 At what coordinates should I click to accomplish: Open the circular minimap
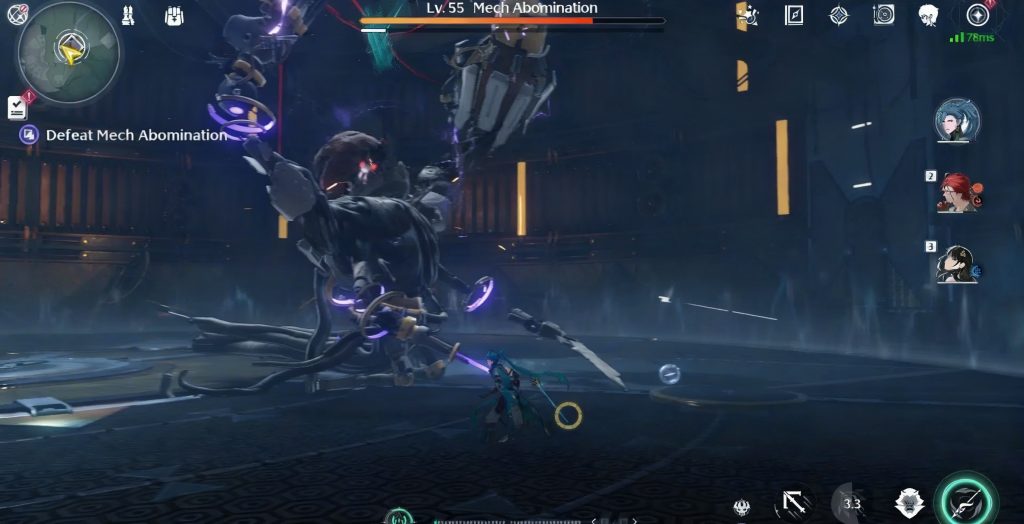coord(68,53)
